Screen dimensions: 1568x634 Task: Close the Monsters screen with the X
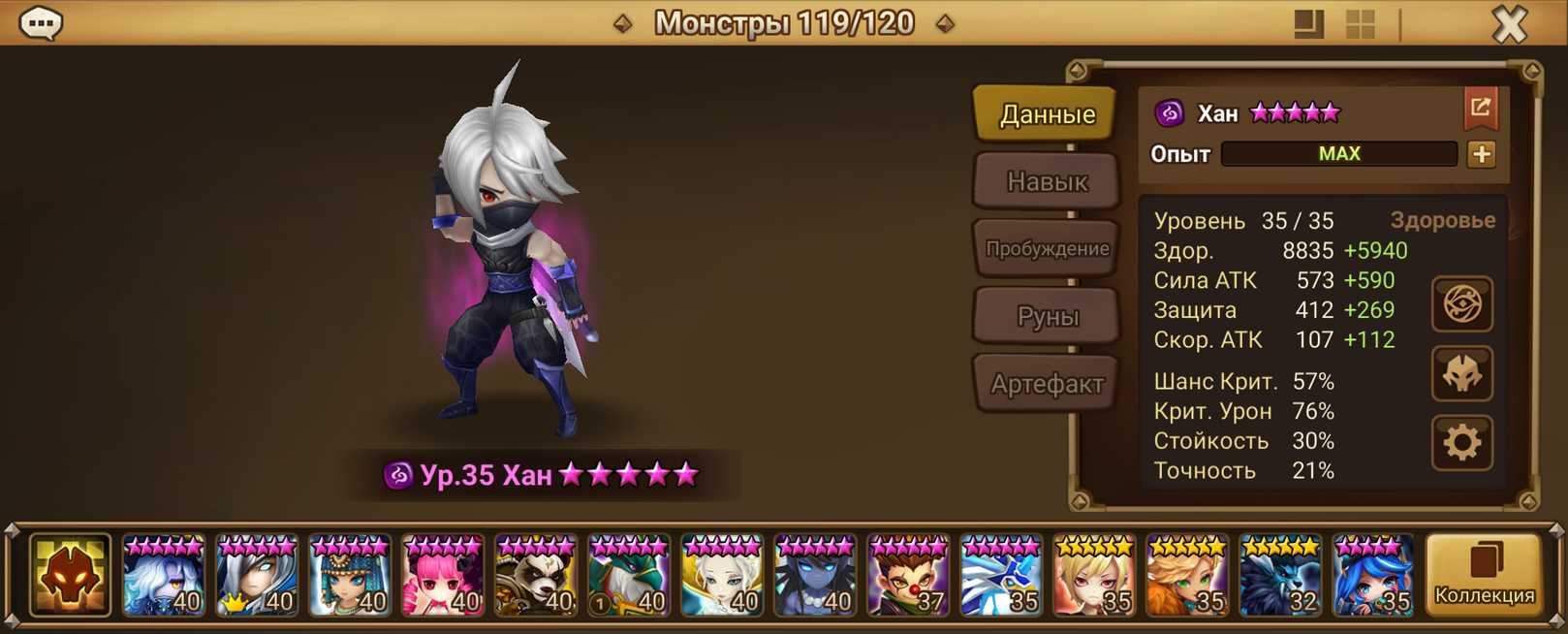[1509, 23]
